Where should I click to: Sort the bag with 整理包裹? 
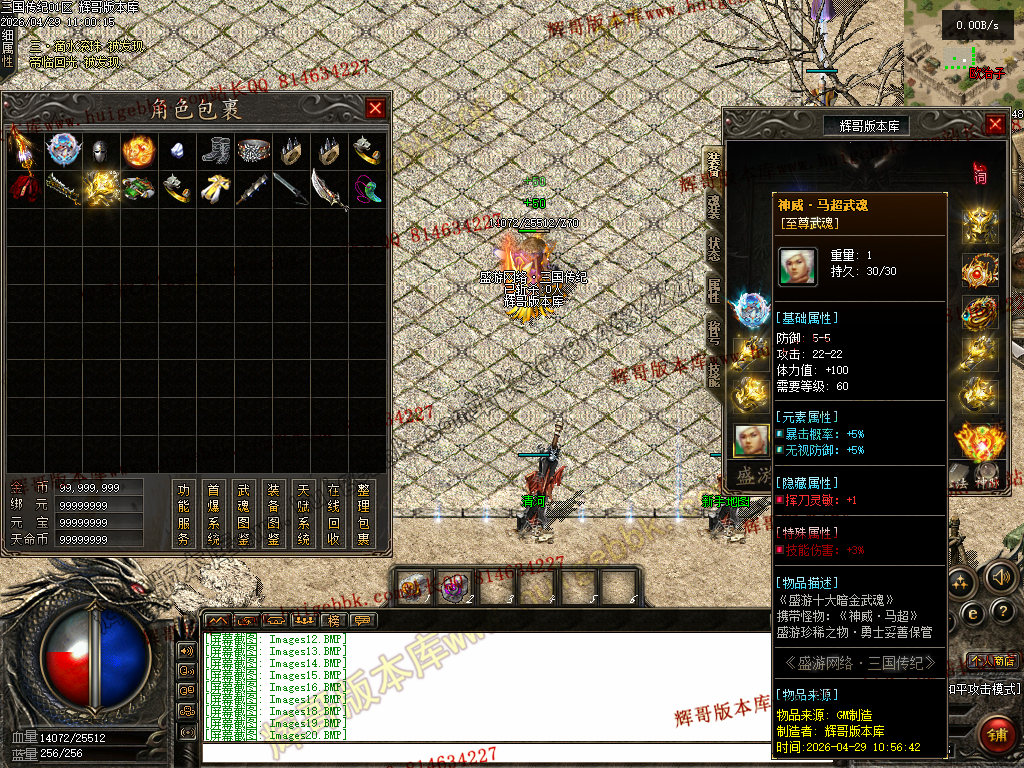364,514
